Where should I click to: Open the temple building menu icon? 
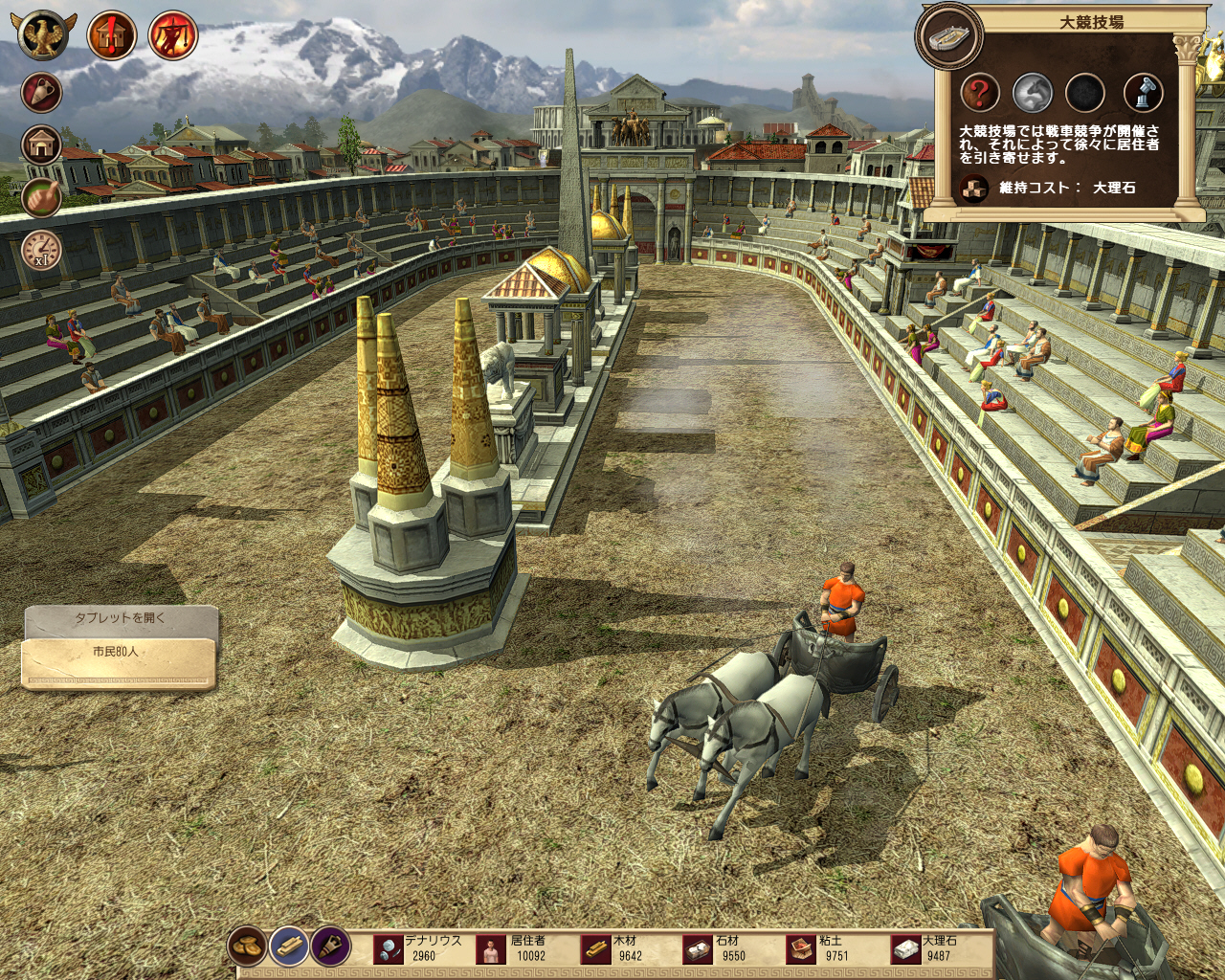click(42, 145)
